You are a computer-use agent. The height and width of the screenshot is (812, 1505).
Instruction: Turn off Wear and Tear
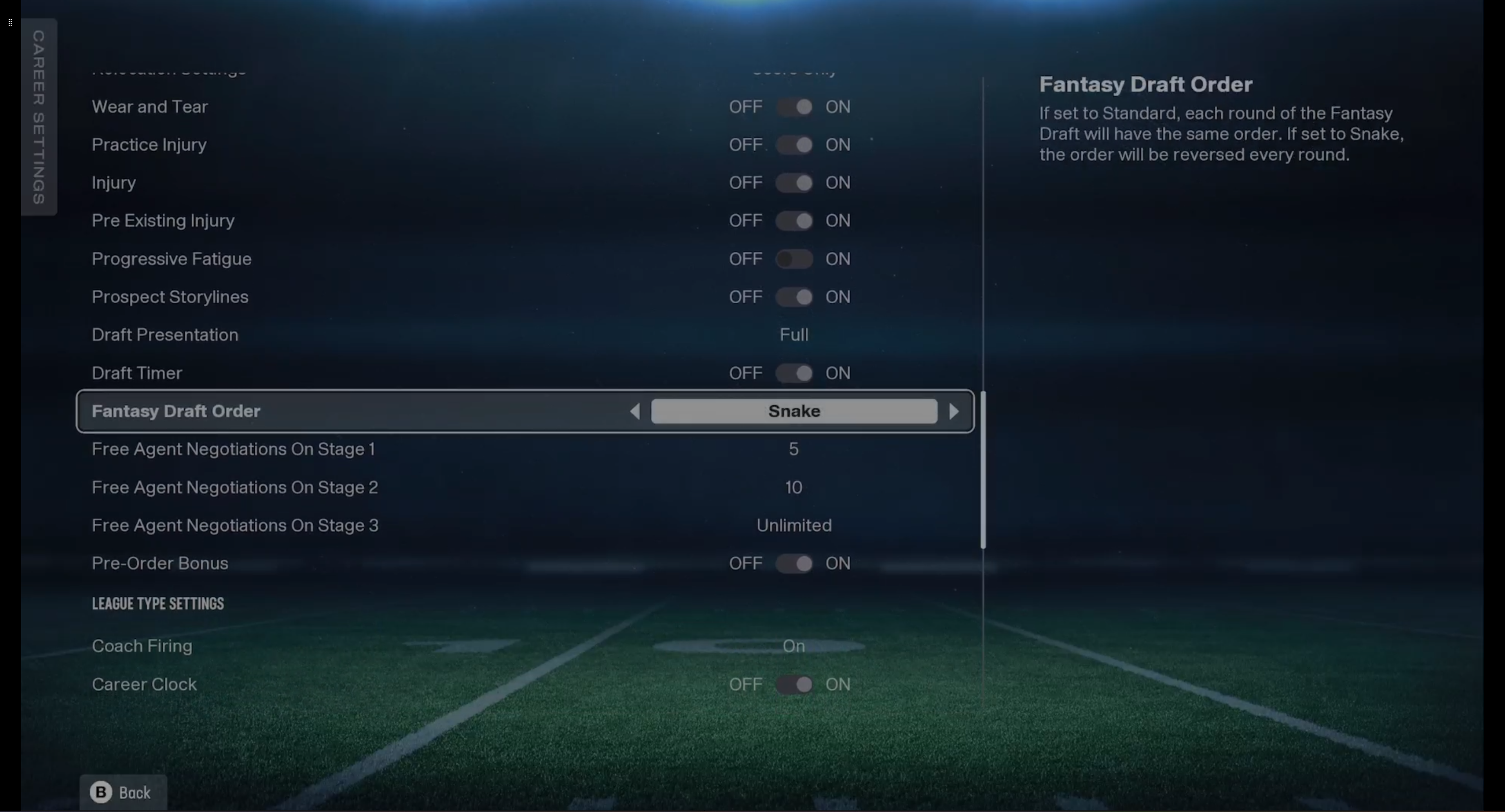pyautogui.click(x=795, y=106)
